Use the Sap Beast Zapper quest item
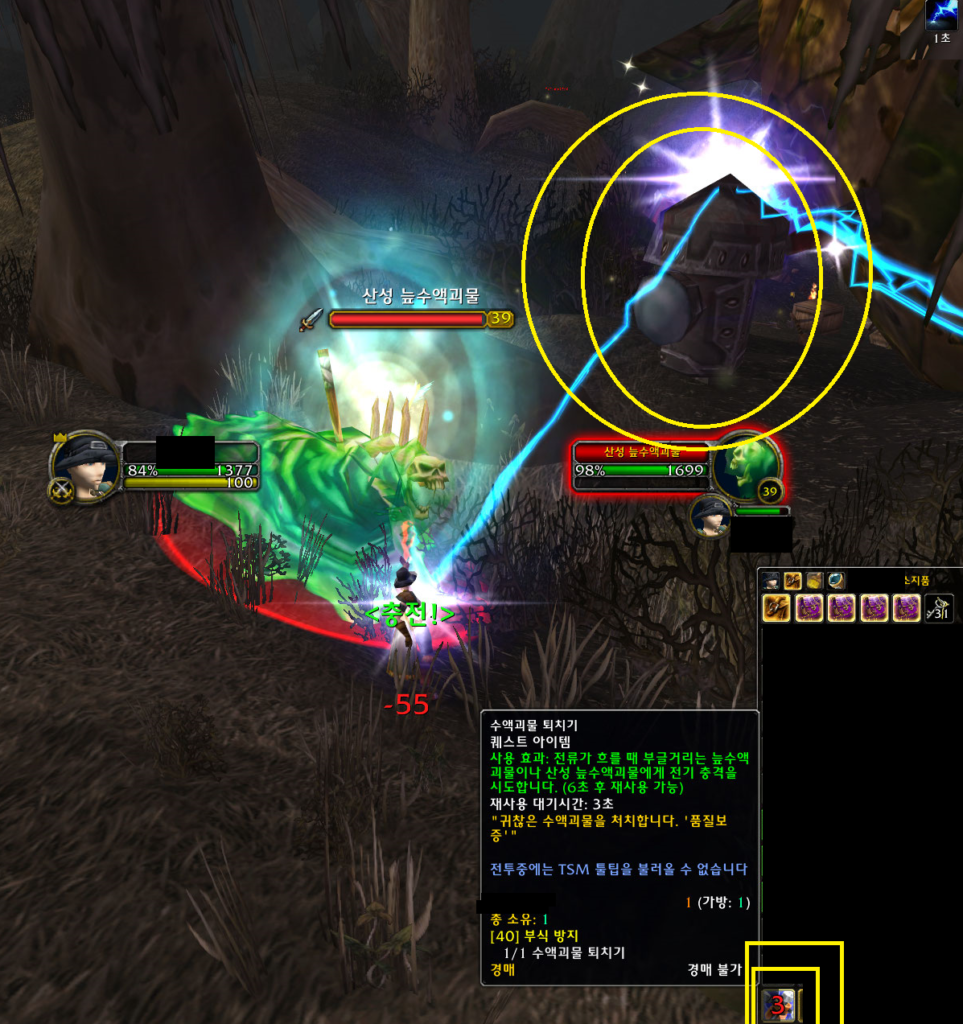The image size is (963, 1024). click(x=778, y=1005)
